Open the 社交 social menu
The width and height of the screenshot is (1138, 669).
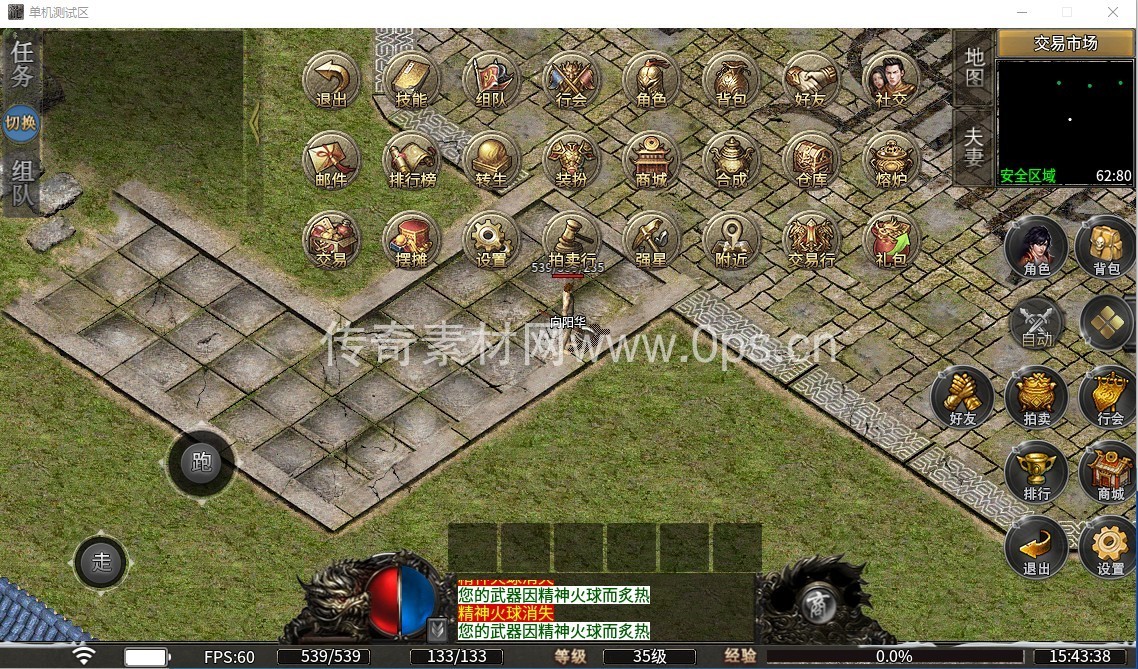coord(890,79)
